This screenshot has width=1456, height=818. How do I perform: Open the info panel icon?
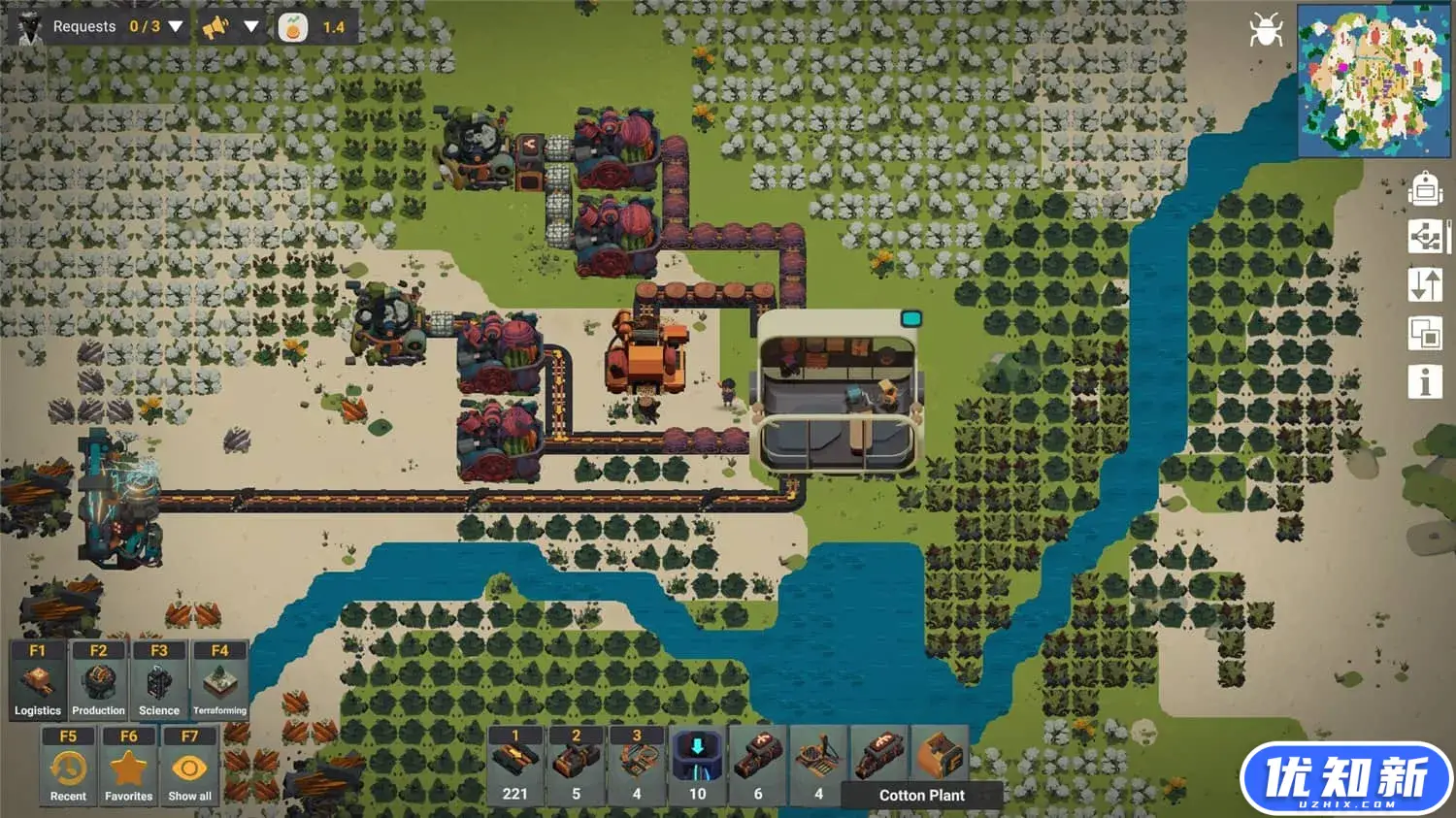click(1425, 382)
